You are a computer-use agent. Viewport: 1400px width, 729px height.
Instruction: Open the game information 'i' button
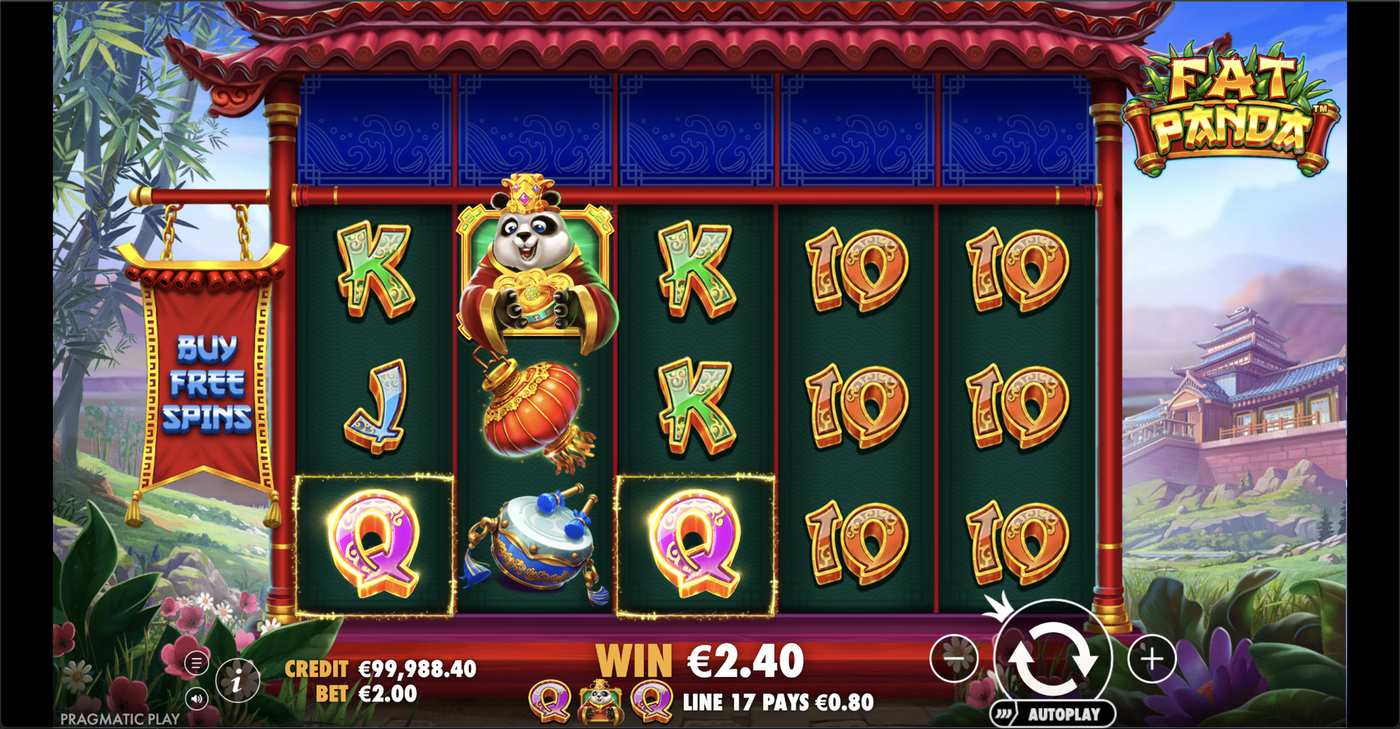(x=237, y=681)
